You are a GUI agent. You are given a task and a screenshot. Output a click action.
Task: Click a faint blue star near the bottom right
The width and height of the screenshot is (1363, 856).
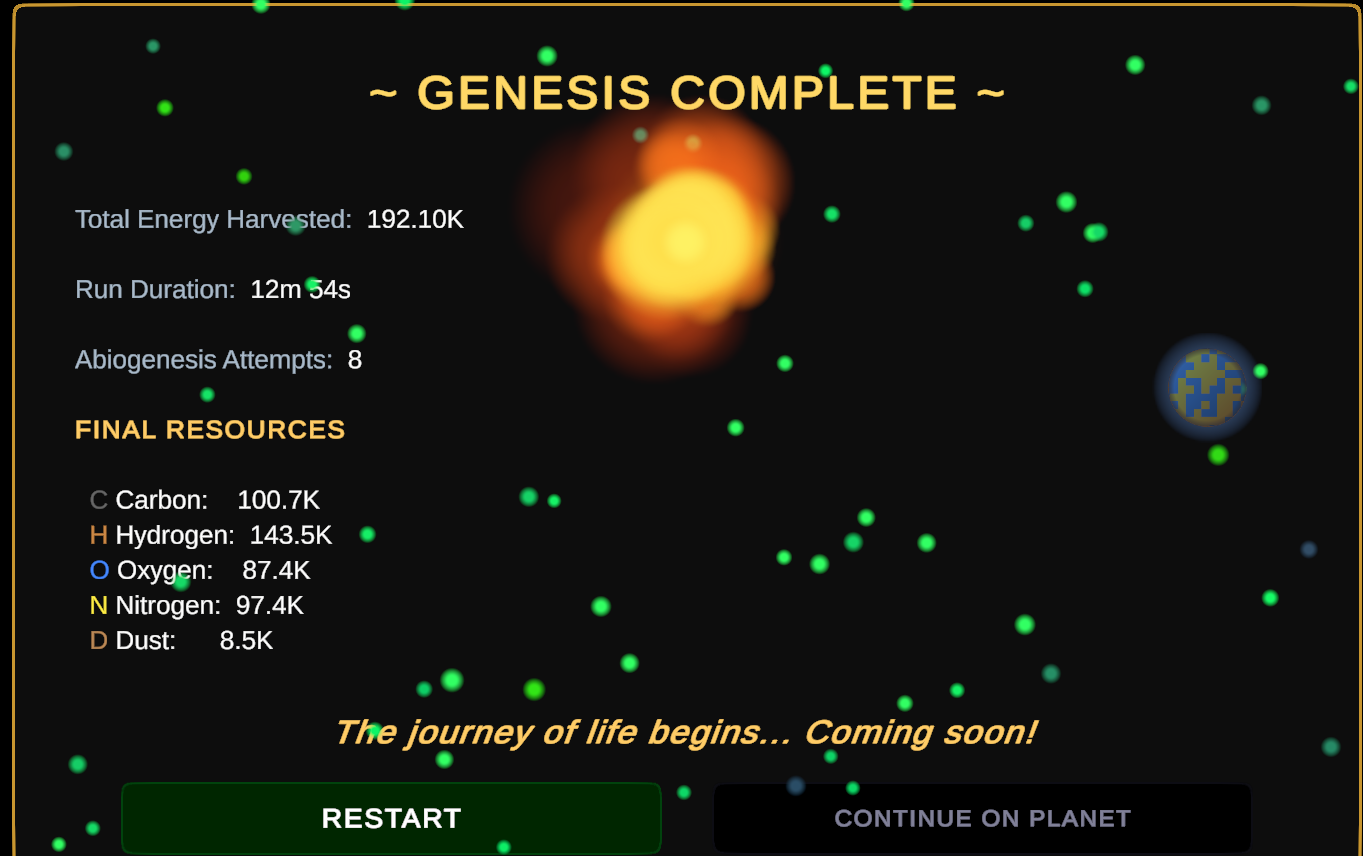[x=1310, y=547]
